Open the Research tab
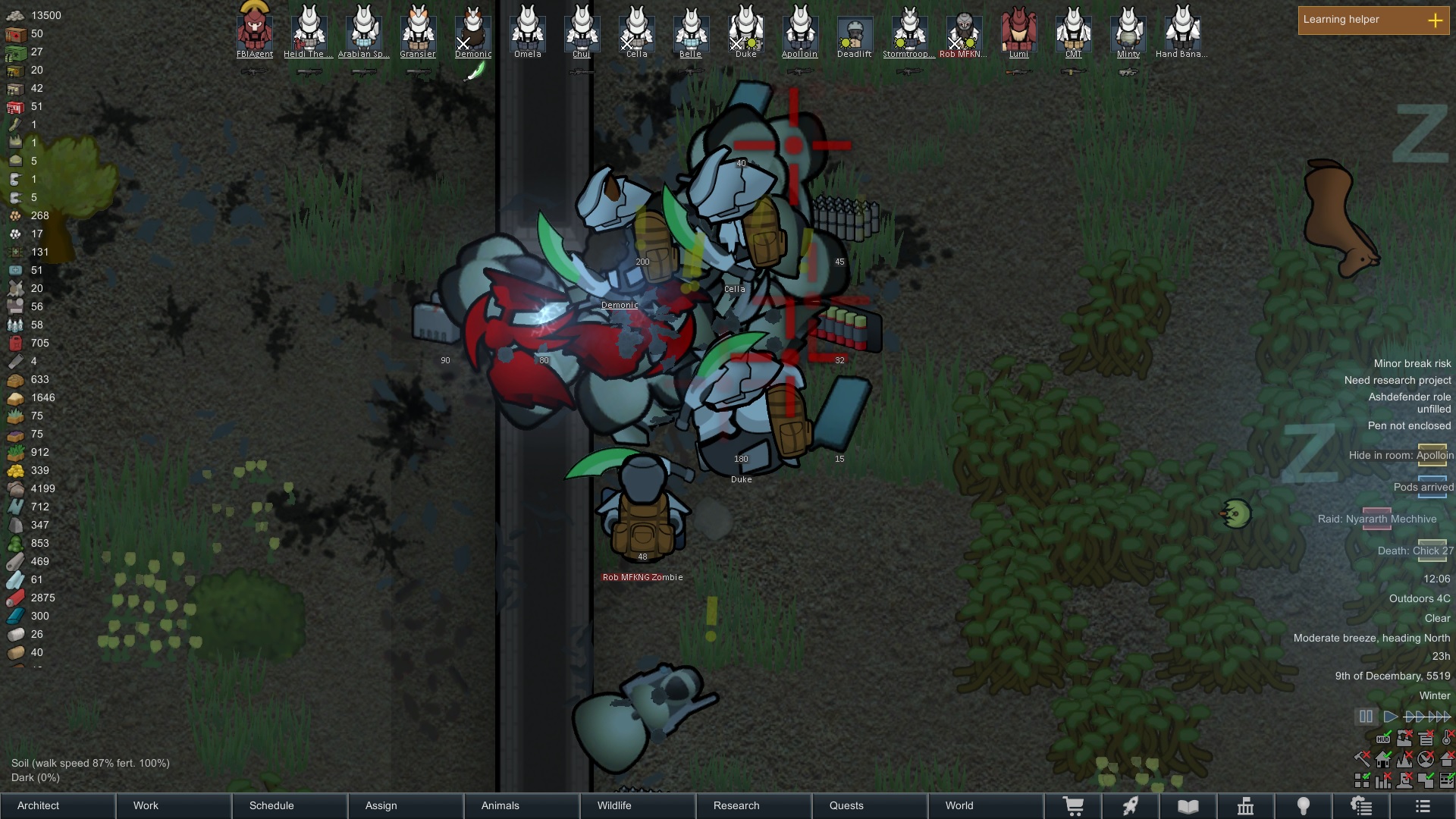This screenshot has width=1456, height=819. pos(755,805)
